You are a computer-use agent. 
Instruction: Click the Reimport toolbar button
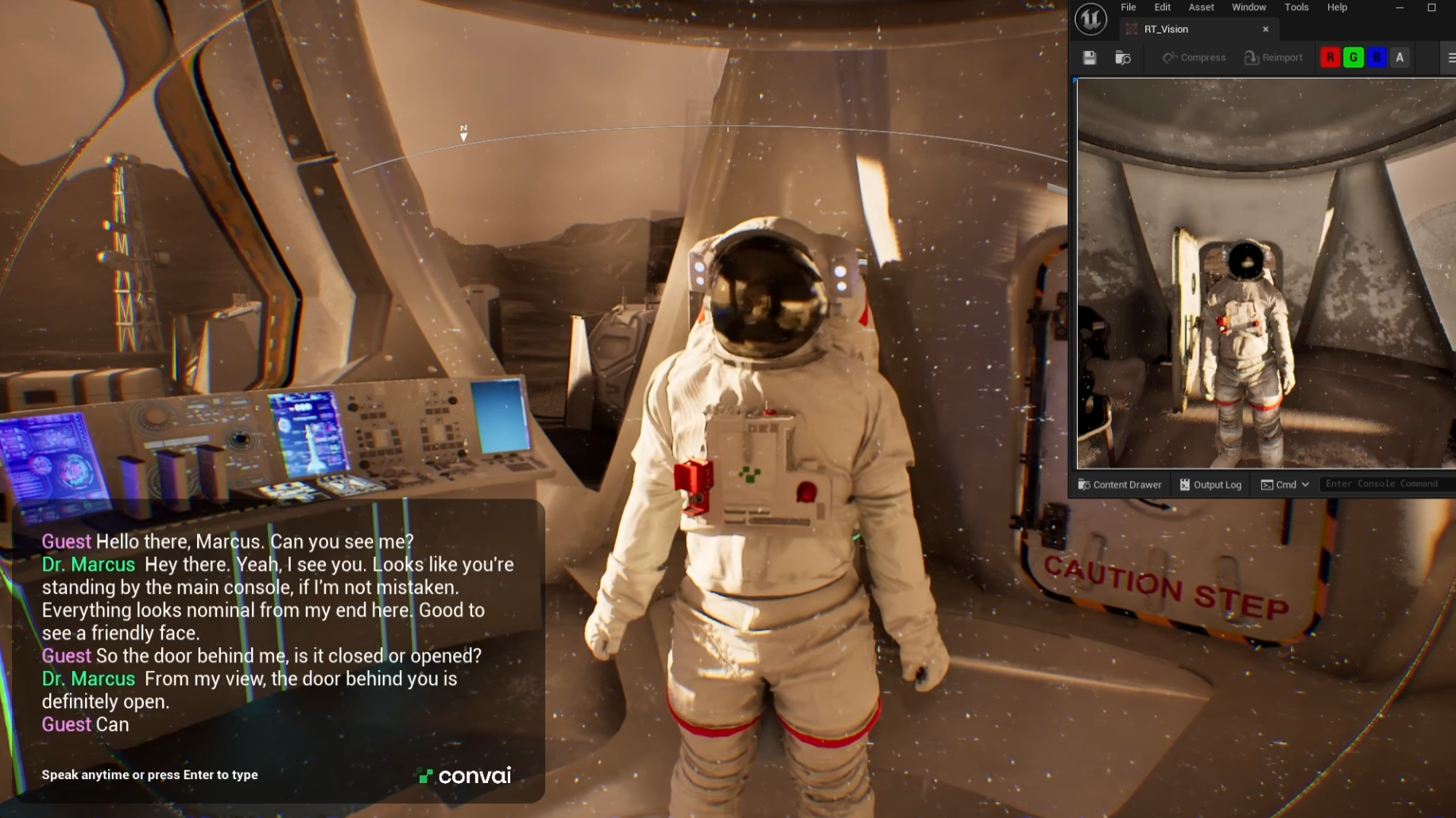(1273, 58)
